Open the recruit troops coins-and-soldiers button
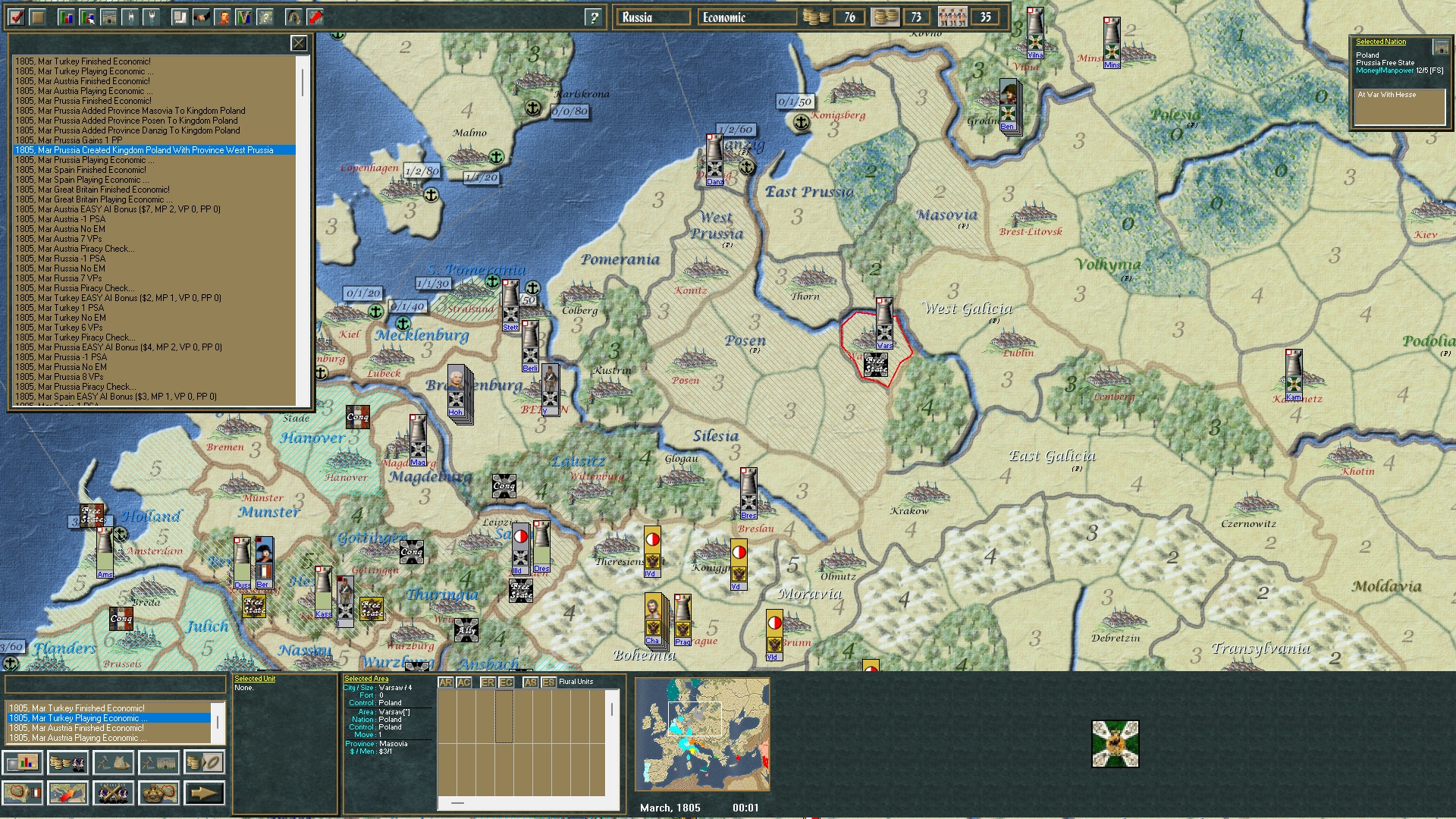This screenshot has width=1456, height=819. point(68,762)
